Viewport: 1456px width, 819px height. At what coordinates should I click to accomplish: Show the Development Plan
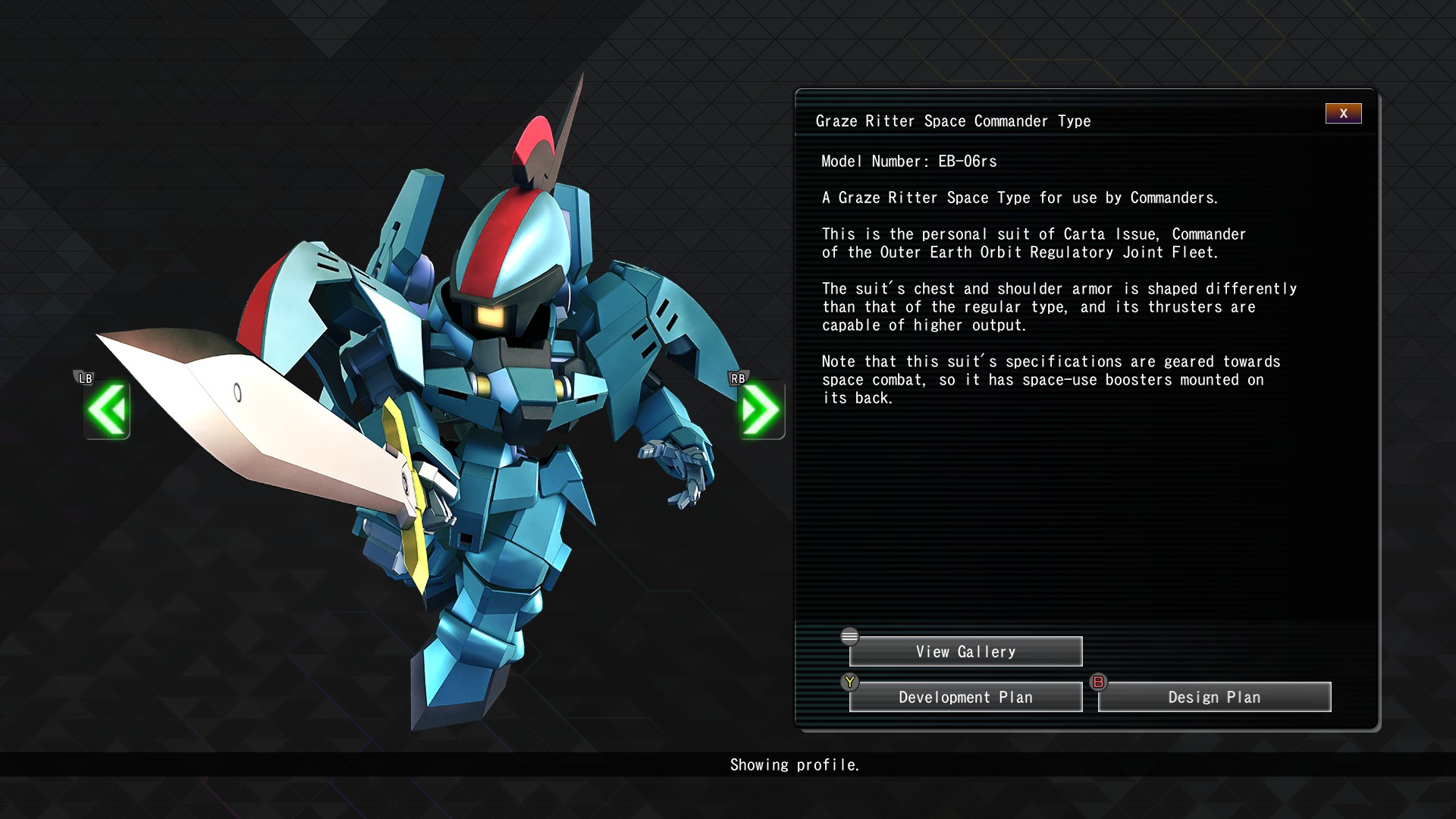965,698
